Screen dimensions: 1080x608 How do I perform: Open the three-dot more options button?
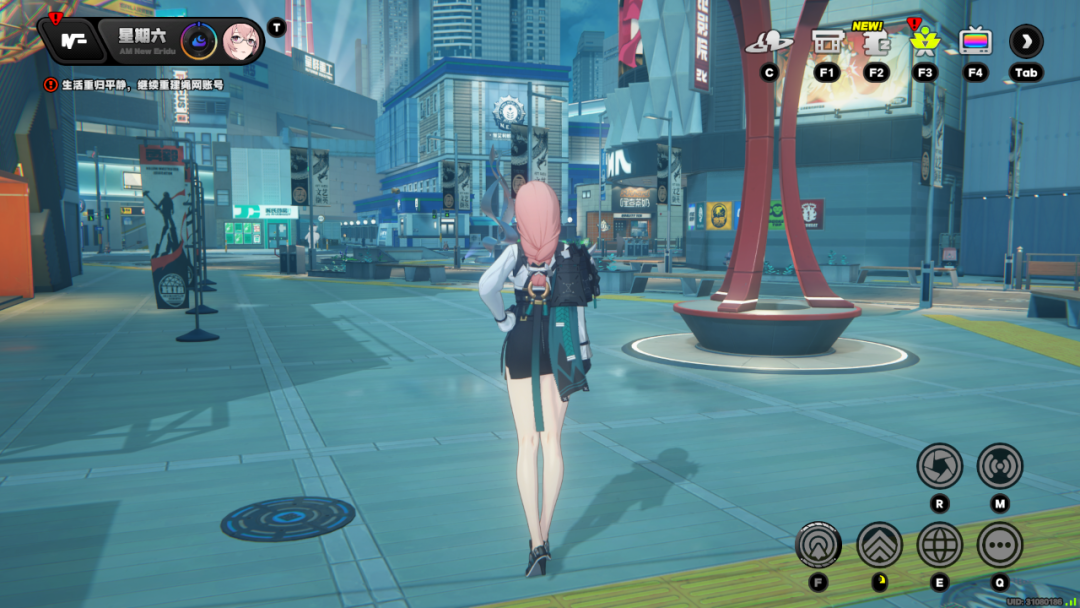click(x=999, y=545)
